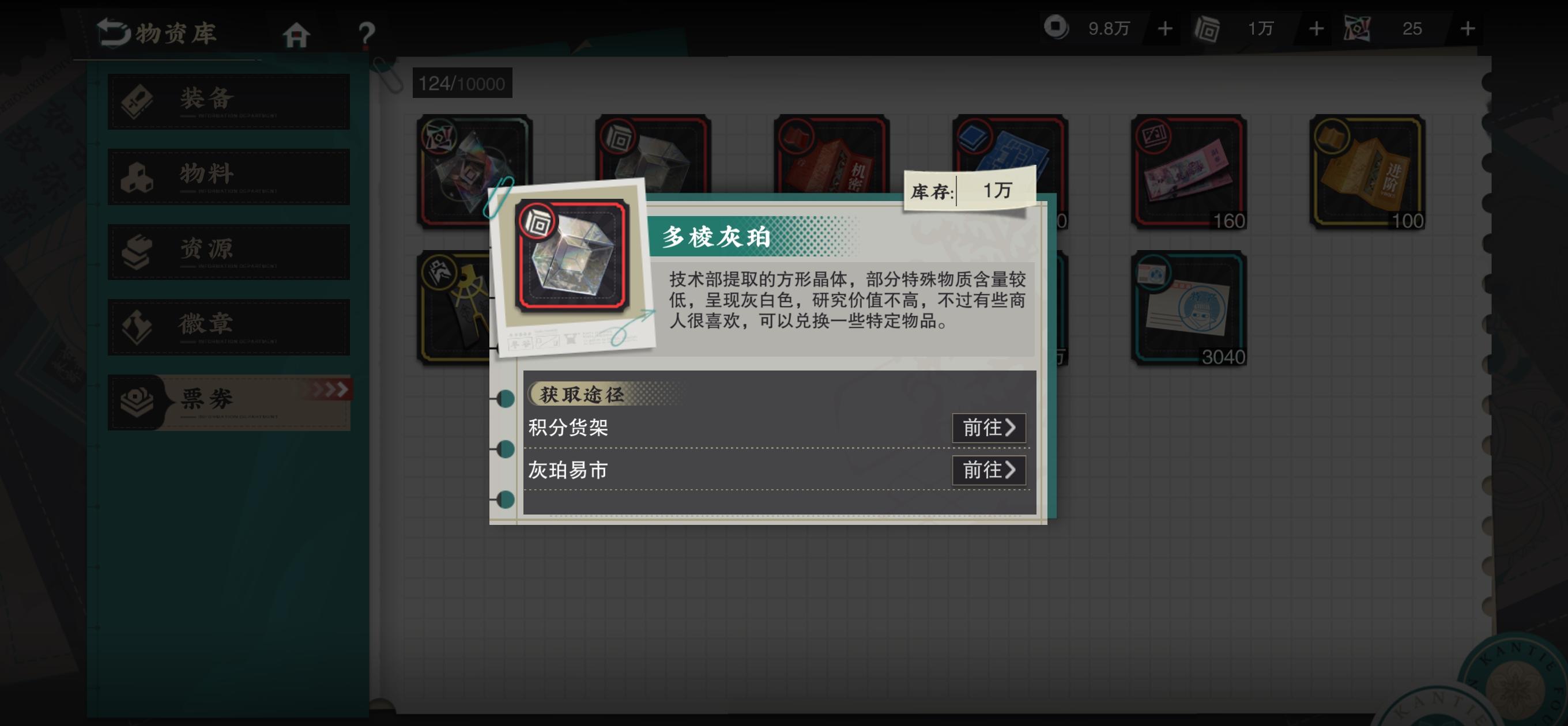Open the help question mark icon
Viewport: 1568px width, 726px height.
point(366,33)
